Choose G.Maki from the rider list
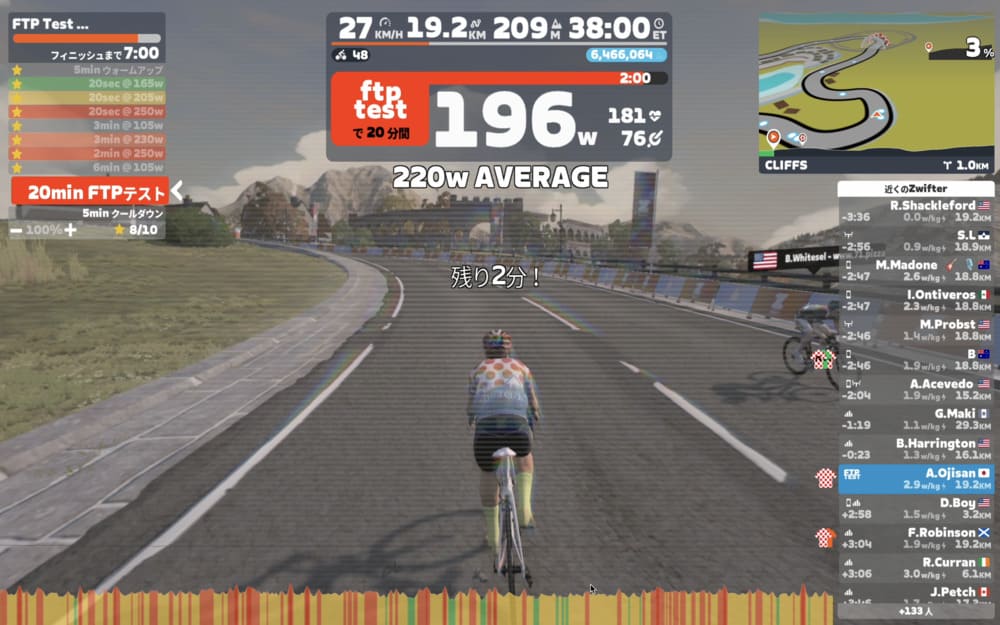 915,419
